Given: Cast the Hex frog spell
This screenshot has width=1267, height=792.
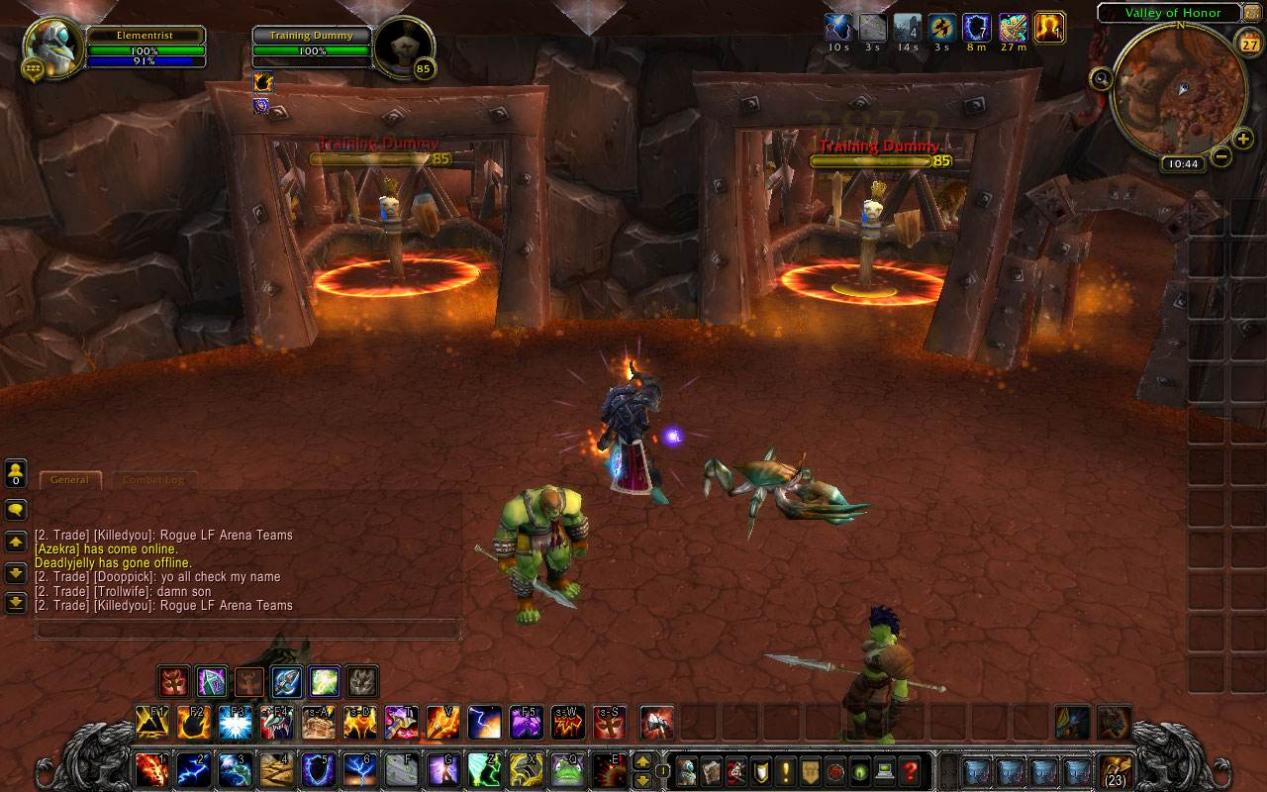Looking at the screenshot, I should coord(567,769).
